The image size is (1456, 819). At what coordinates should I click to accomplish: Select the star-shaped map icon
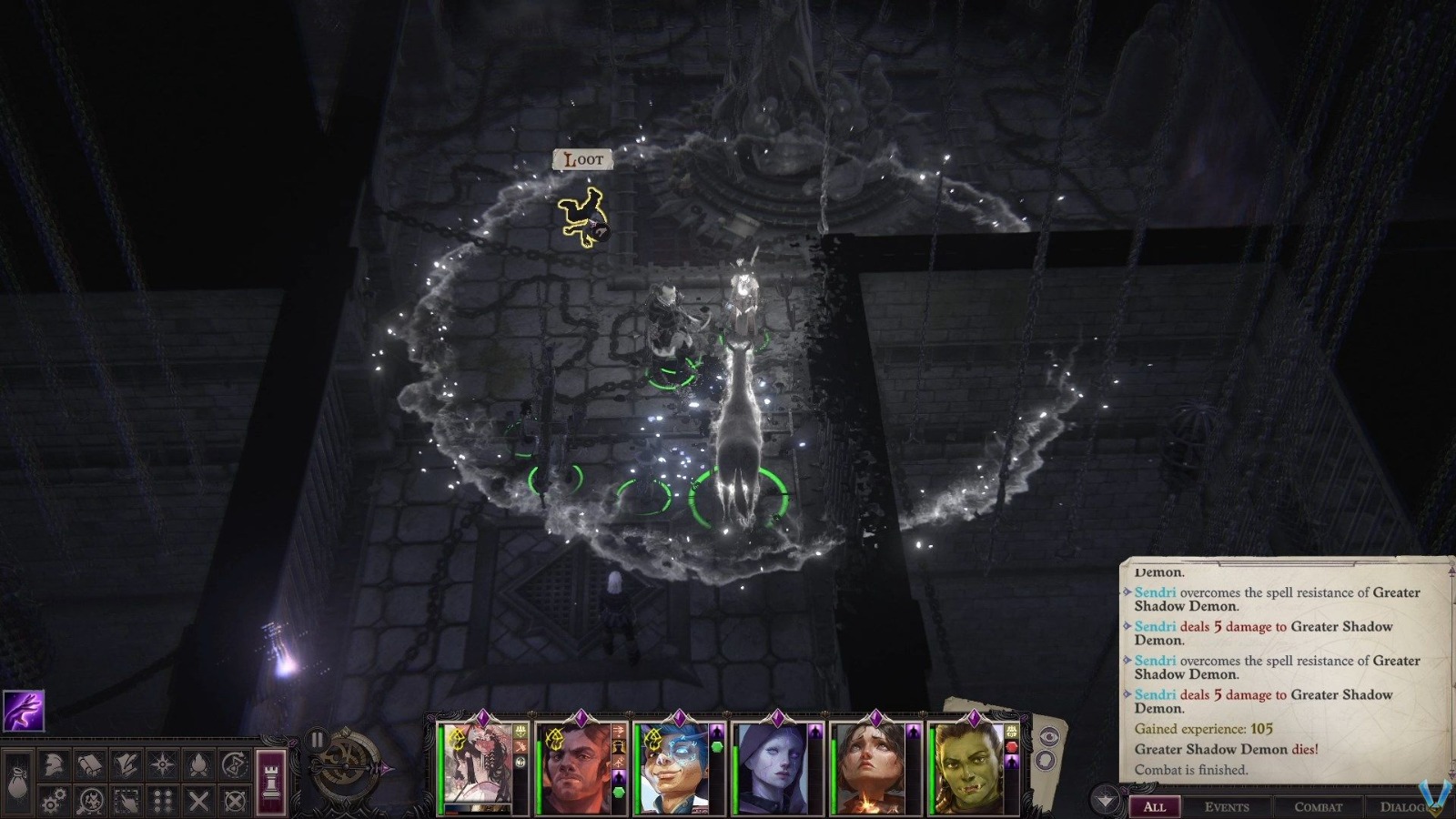tap(162, 764)
